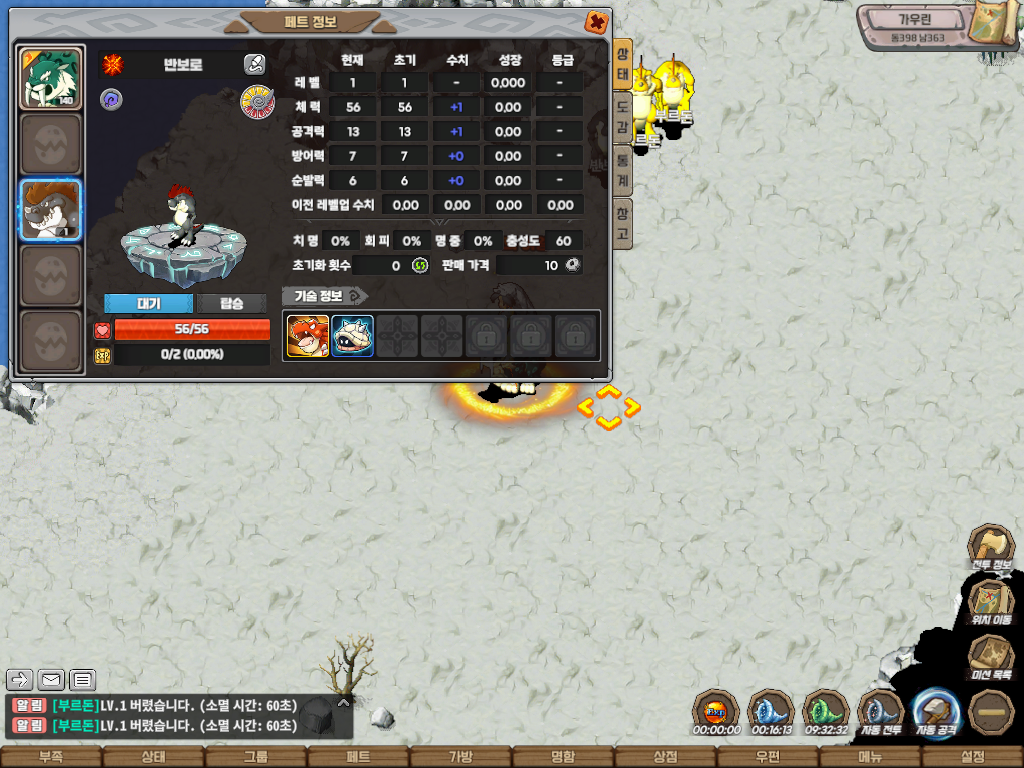Open the 가방 bag from bottom bar
Image resolution: width=1024 pixels, height=768 pixels.
tap(459, 757)
